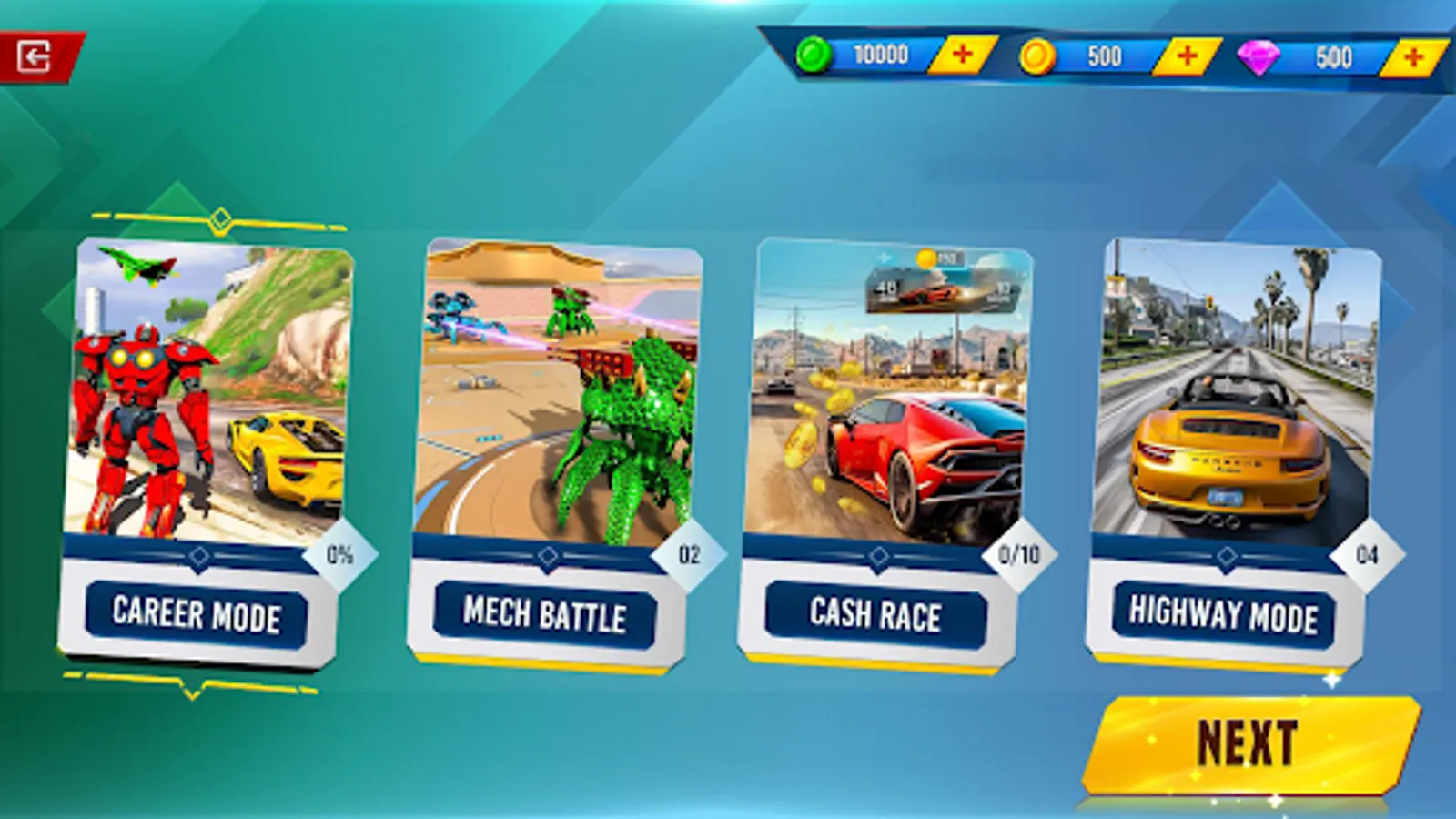Tap the diamond marker above the Career Mode card

pos(221,217)
